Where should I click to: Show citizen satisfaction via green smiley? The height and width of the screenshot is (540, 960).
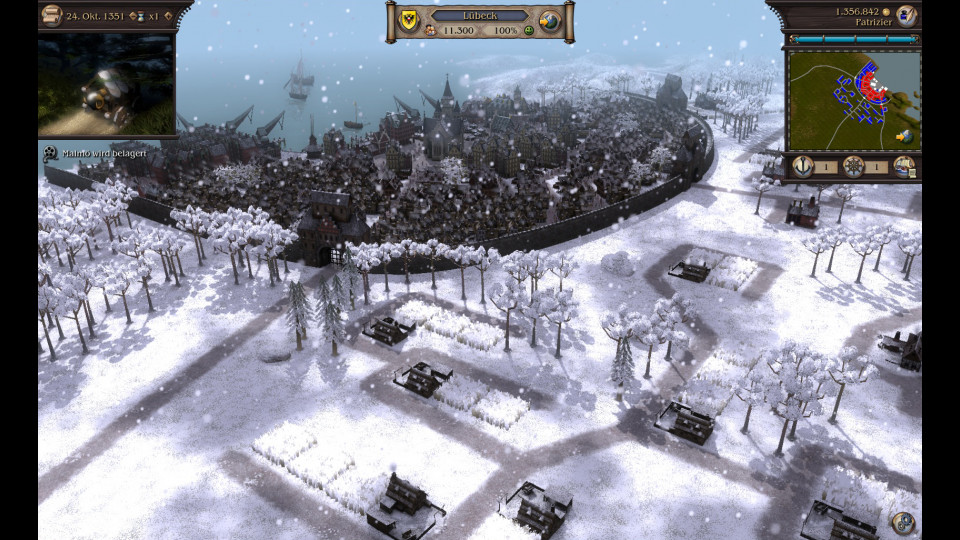point(527,31)
